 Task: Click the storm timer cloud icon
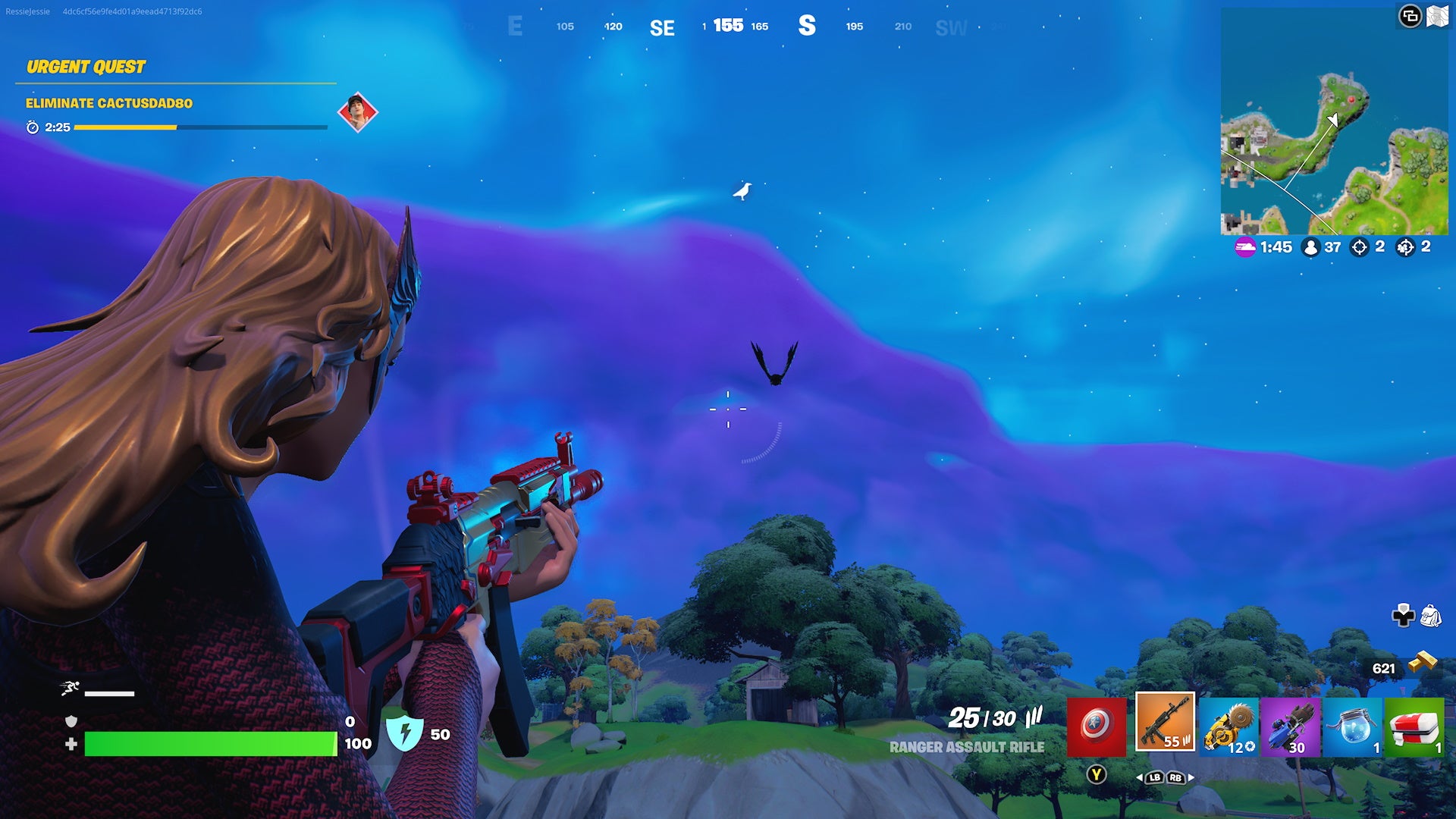1244,246
